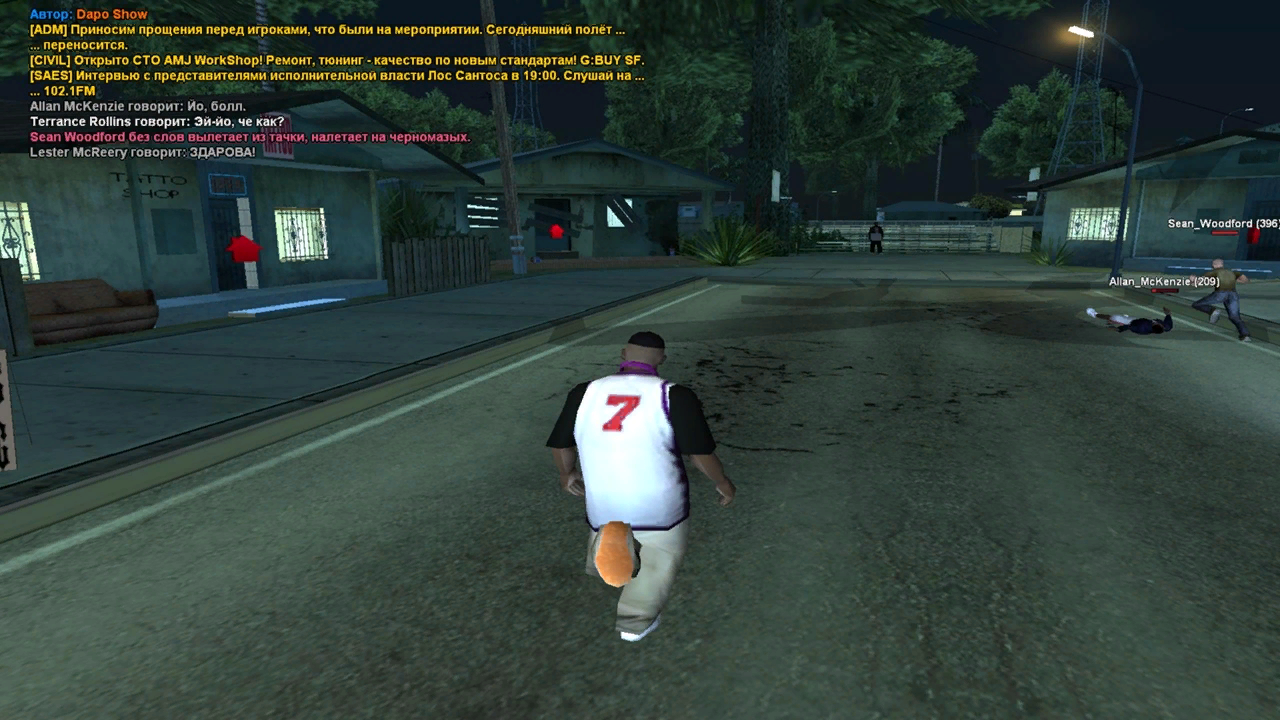The image size is (1280, 720).
Task: Select the [CIVIL] AMJ WorkShop advertisement line
Action: 337,60
